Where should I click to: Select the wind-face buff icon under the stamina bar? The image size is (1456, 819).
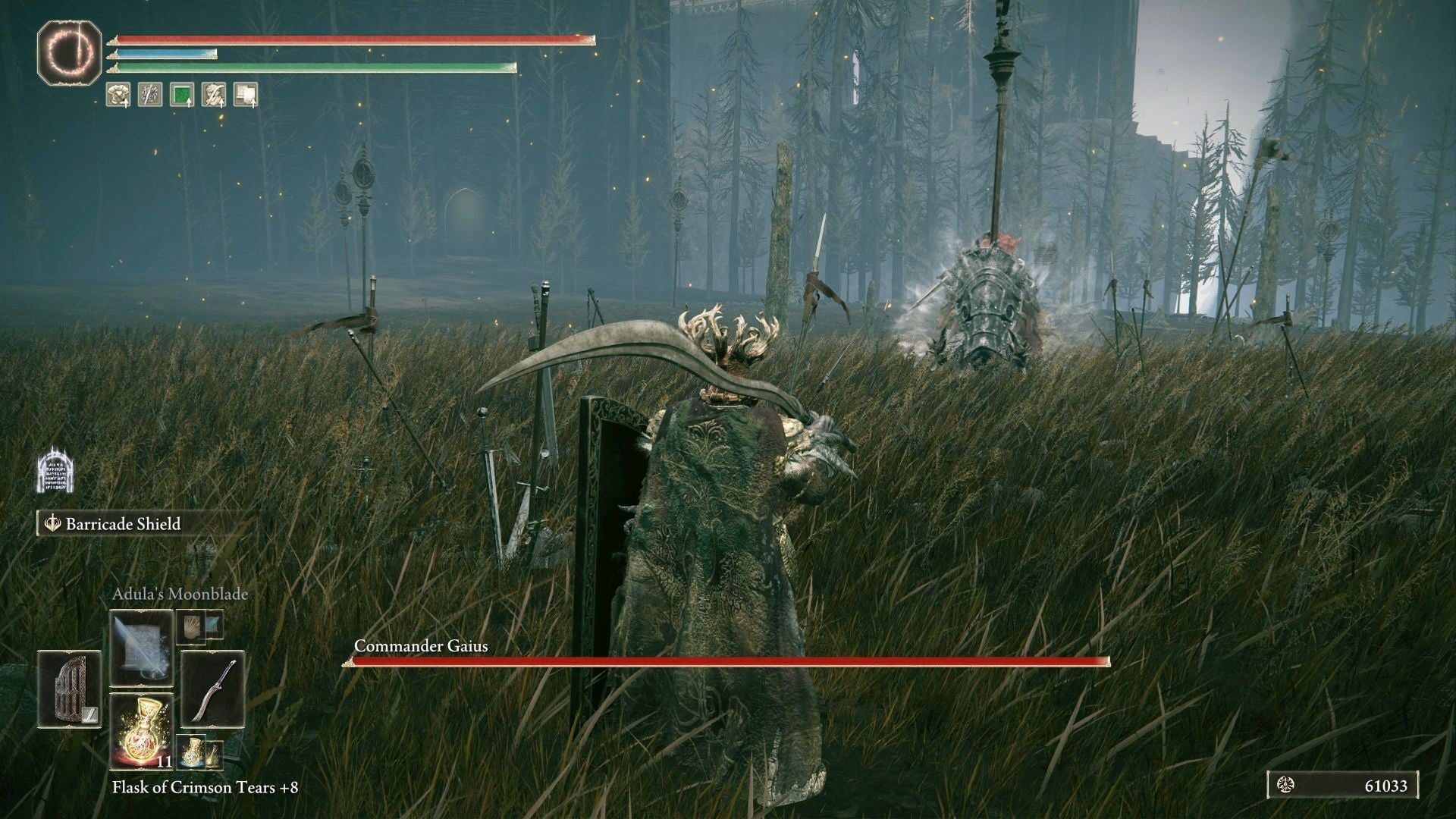point(213,94)
